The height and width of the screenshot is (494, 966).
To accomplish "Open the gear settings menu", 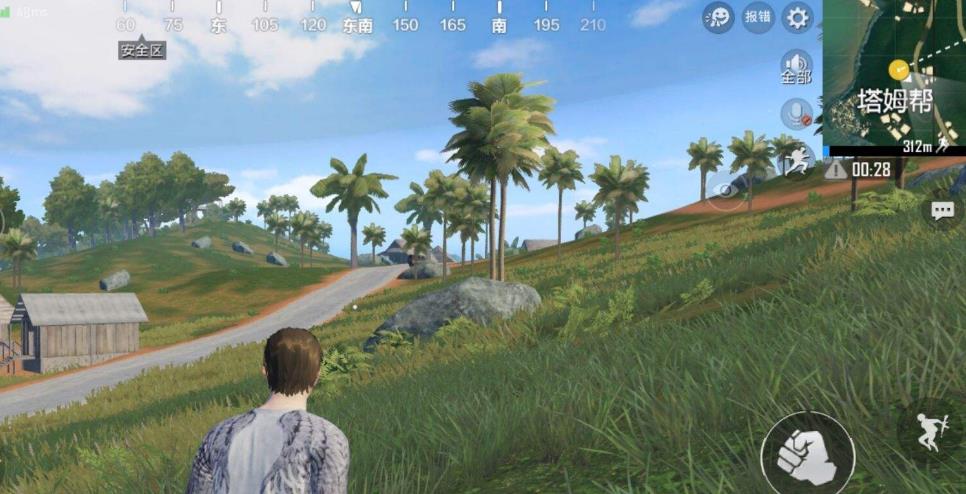I will point(797,17).
